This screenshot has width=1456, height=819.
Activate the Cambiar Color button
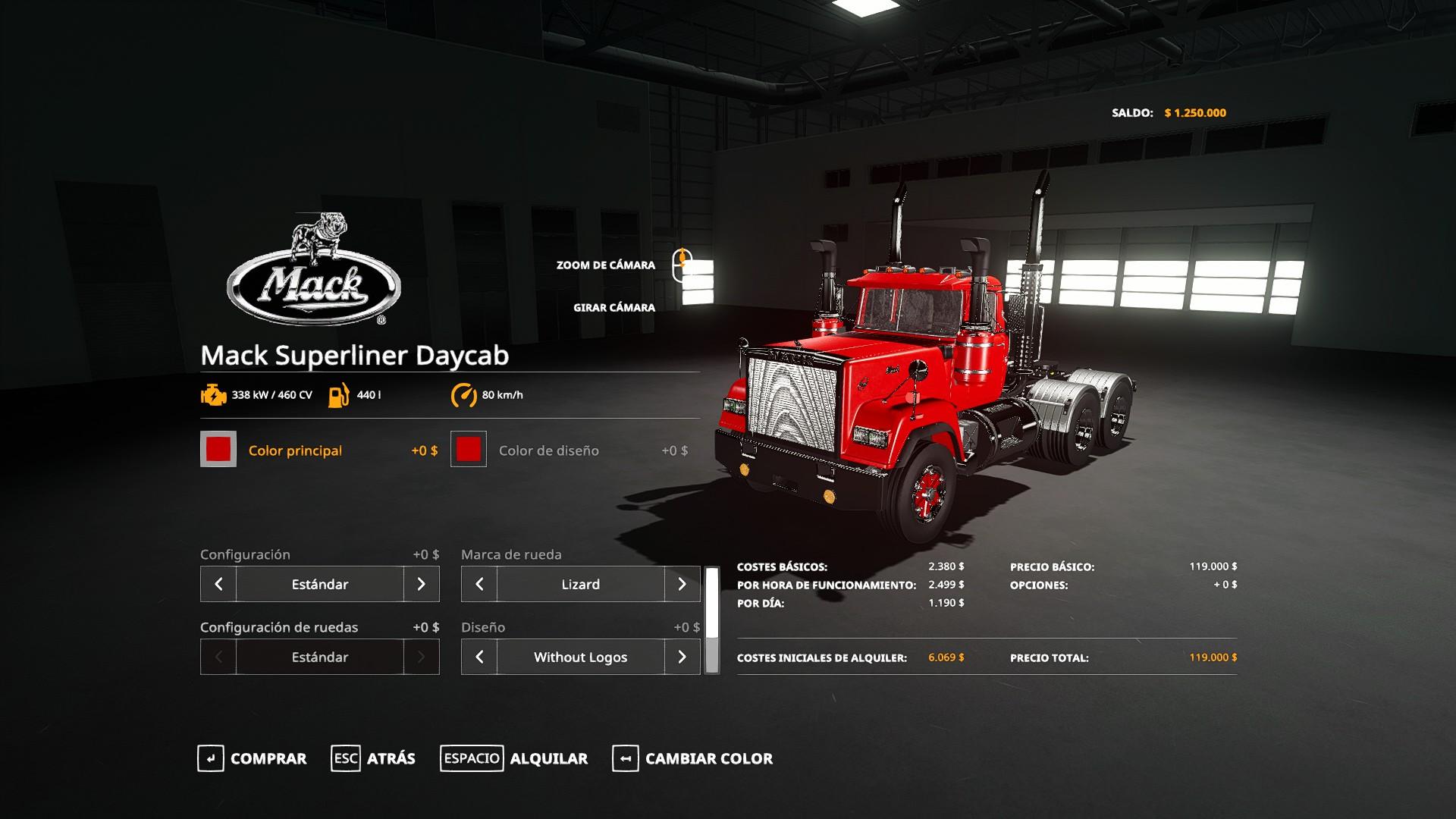point(692,758)
